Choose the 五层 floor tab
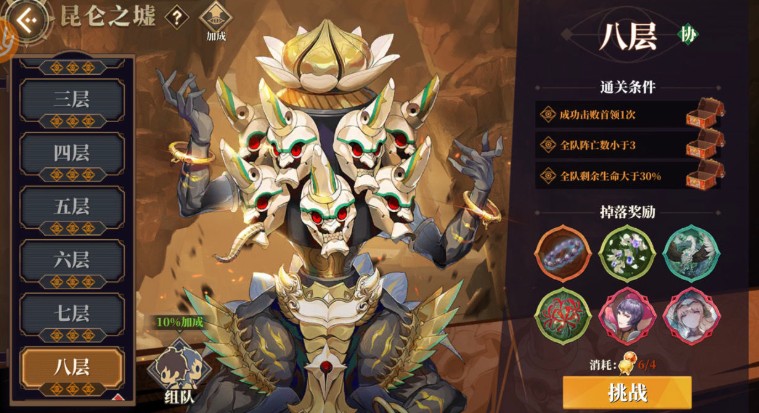 pyautogui.click(x=72, y=207)
